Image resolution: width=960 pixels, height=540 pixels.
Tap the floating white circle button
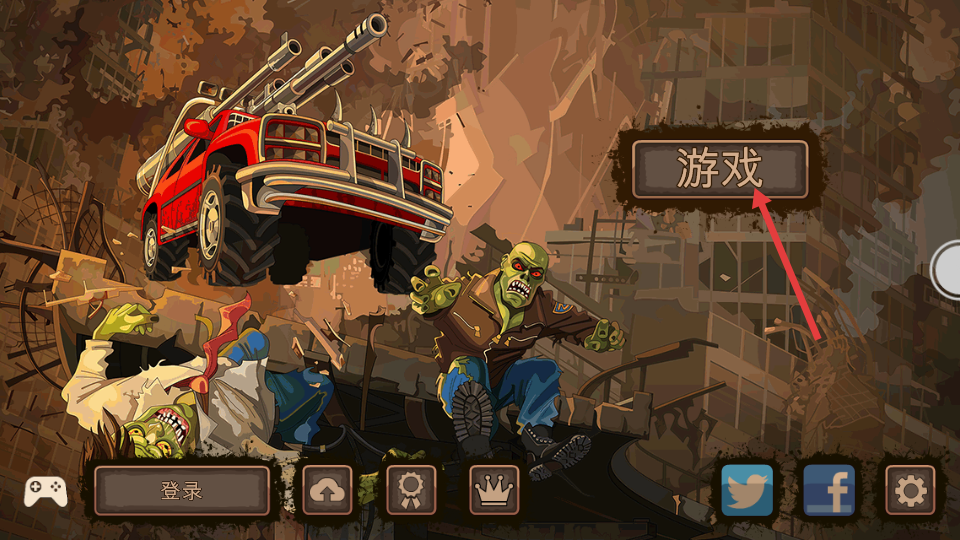pos(948,268)
